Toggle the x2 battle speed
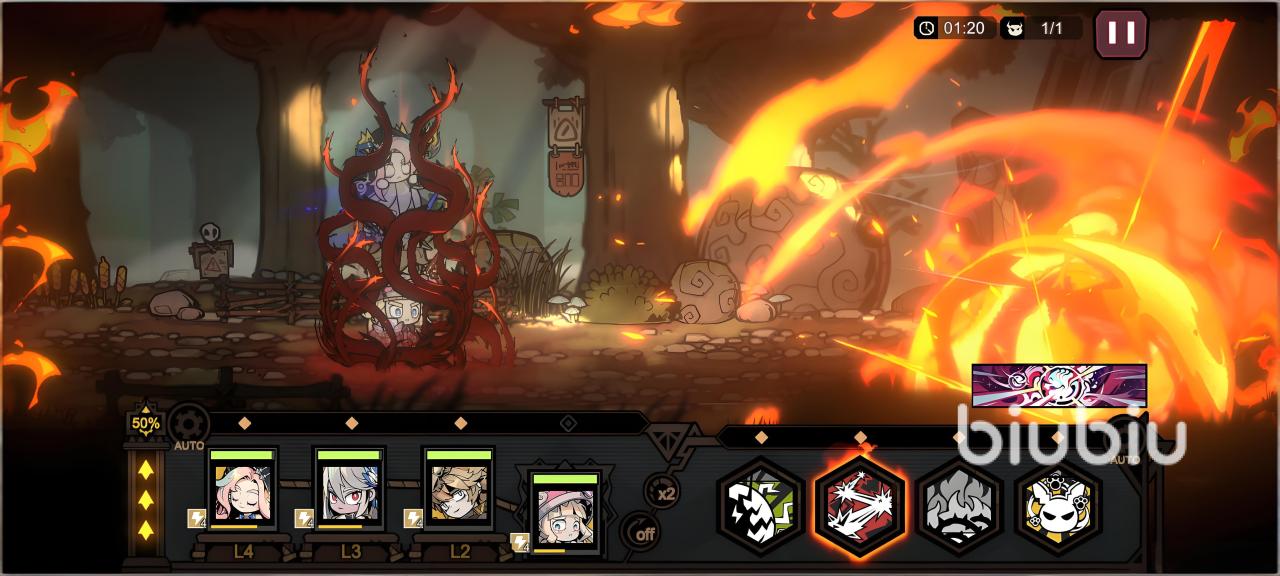The width and height of the screenshot is (1280, 576). click(661, 491)
